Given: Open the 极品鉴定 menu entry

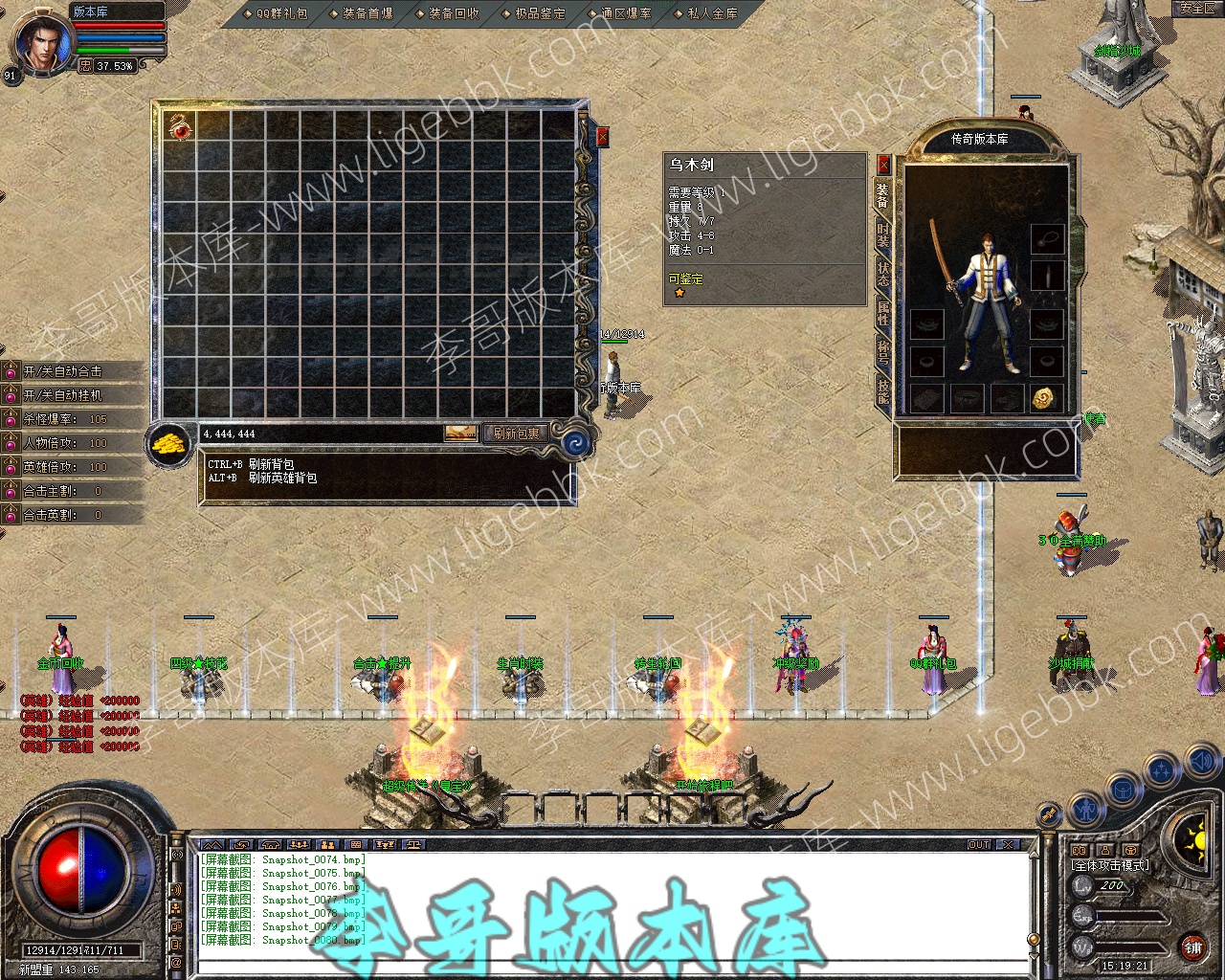Looking at the screenshot, I should coord(534,13).
